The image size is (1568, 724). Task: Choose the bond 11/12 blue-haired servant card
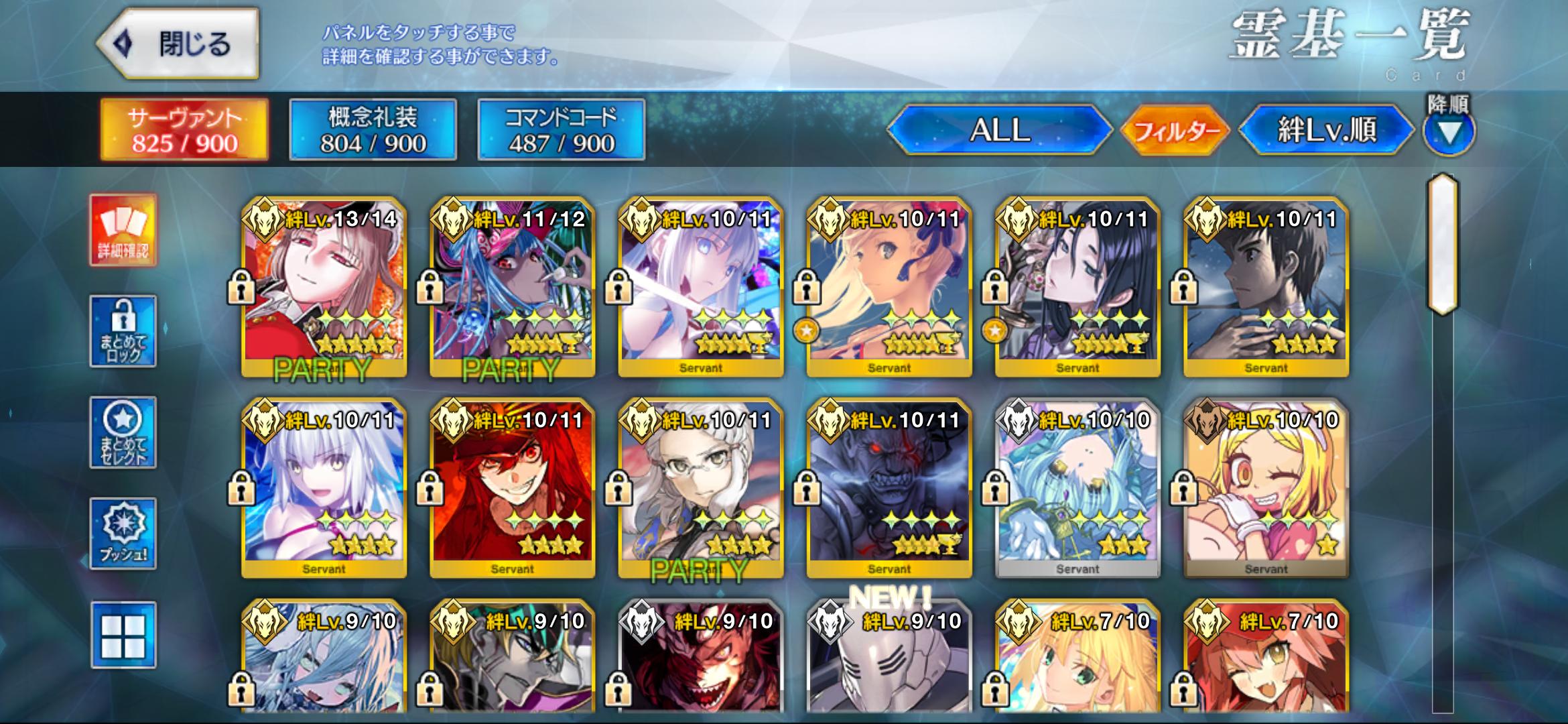[x=512, y=286]
